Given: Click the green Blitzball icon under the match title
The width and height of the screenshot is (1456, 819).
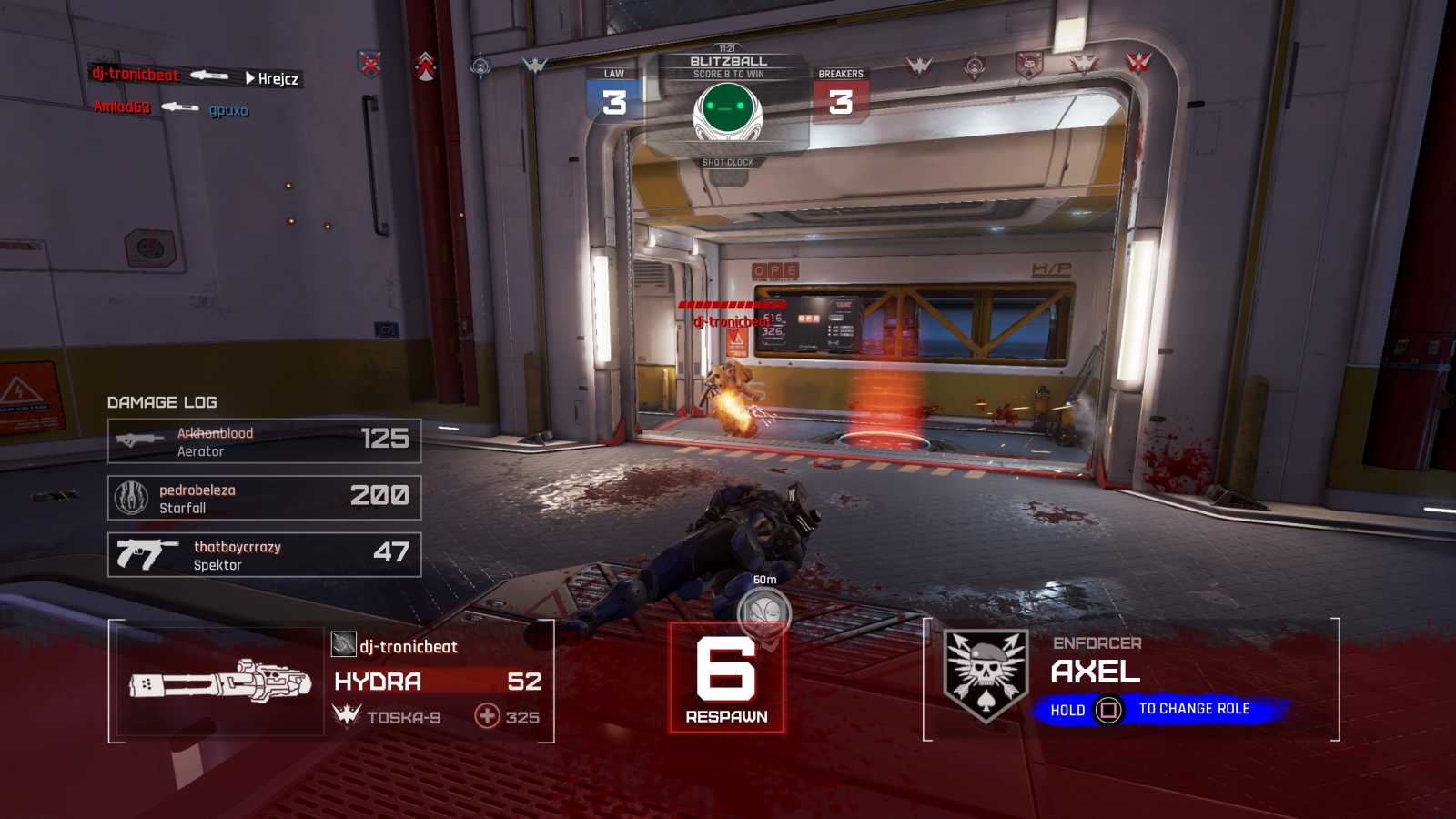Looking at the screenshot, I should coord(727,111).
